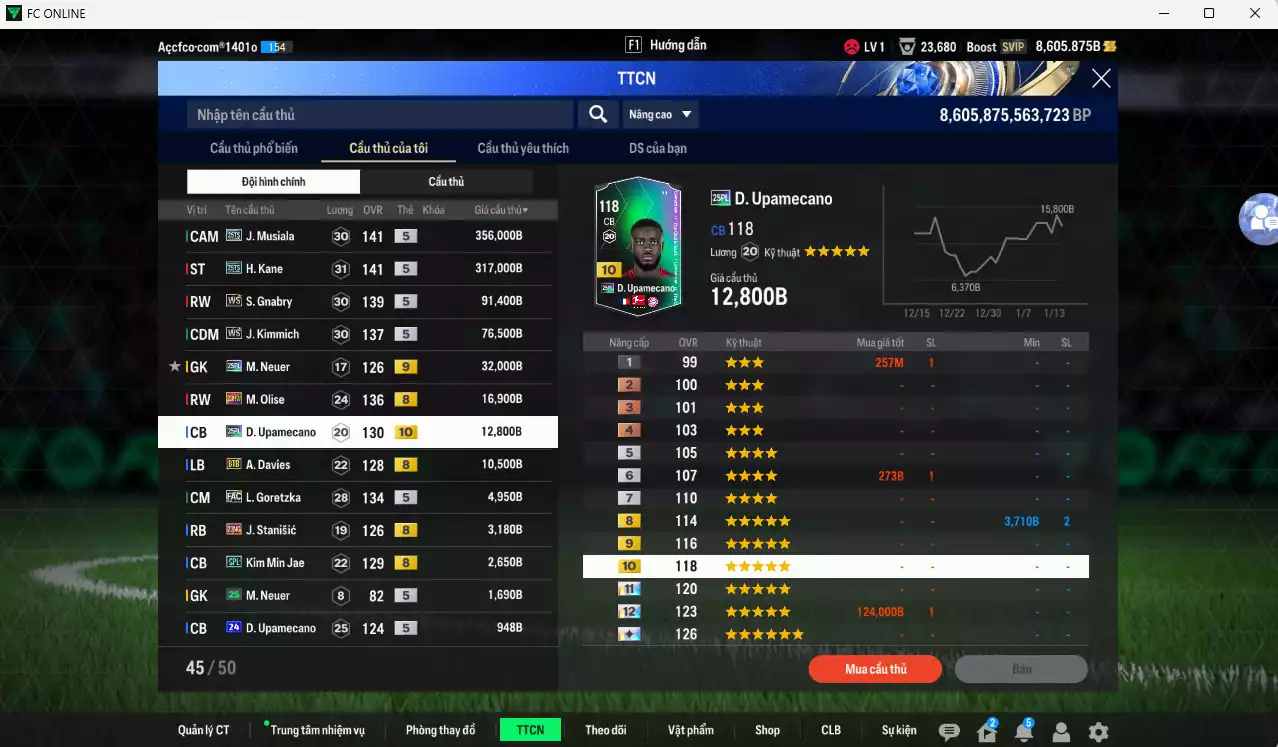Screen dimensions: 1278x747
Task: Select the Đội hình chính toggle
Action: 273,182
